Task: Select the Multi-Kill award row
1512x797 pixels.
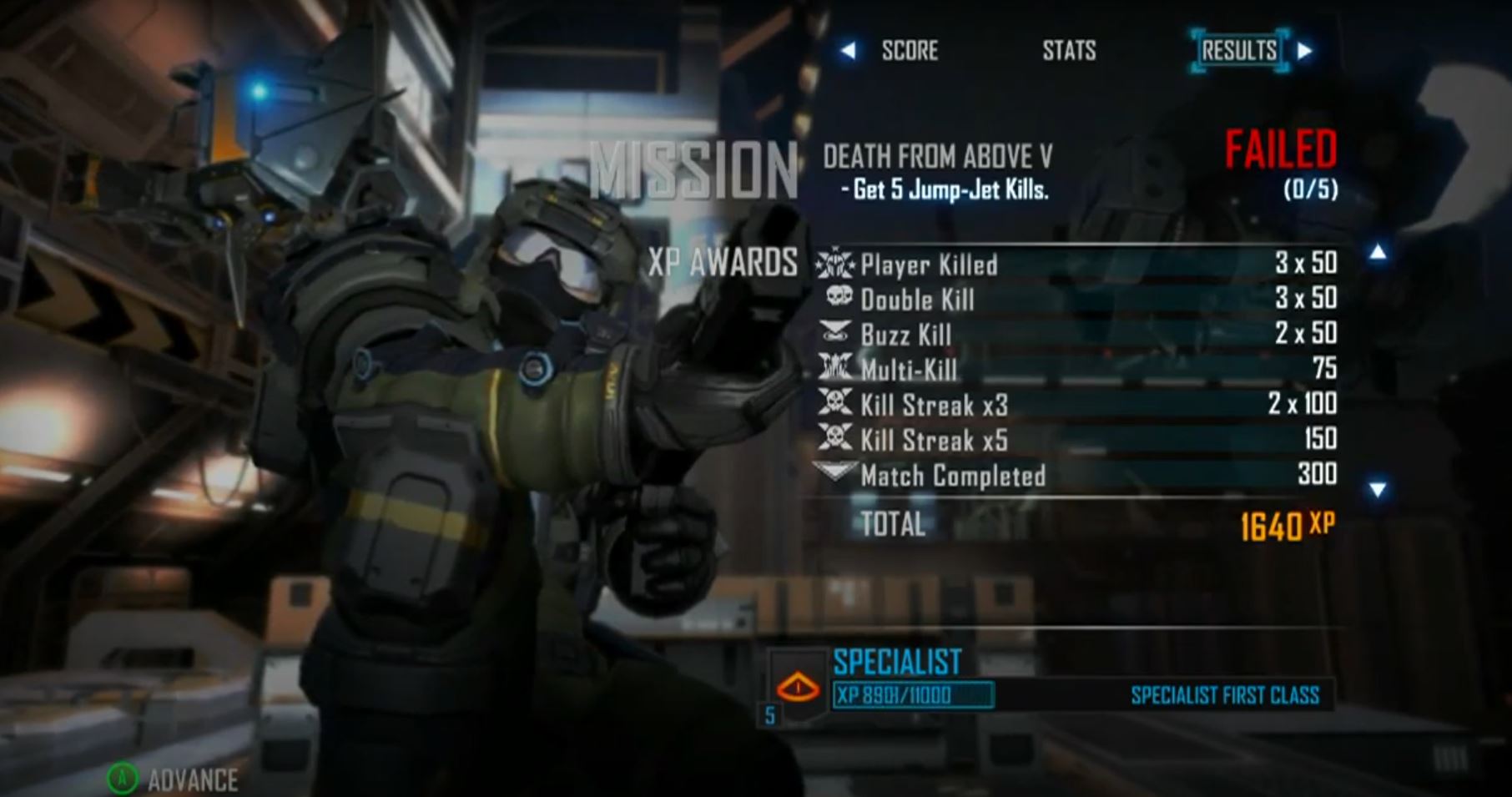Action: [x=1076, y=369]
